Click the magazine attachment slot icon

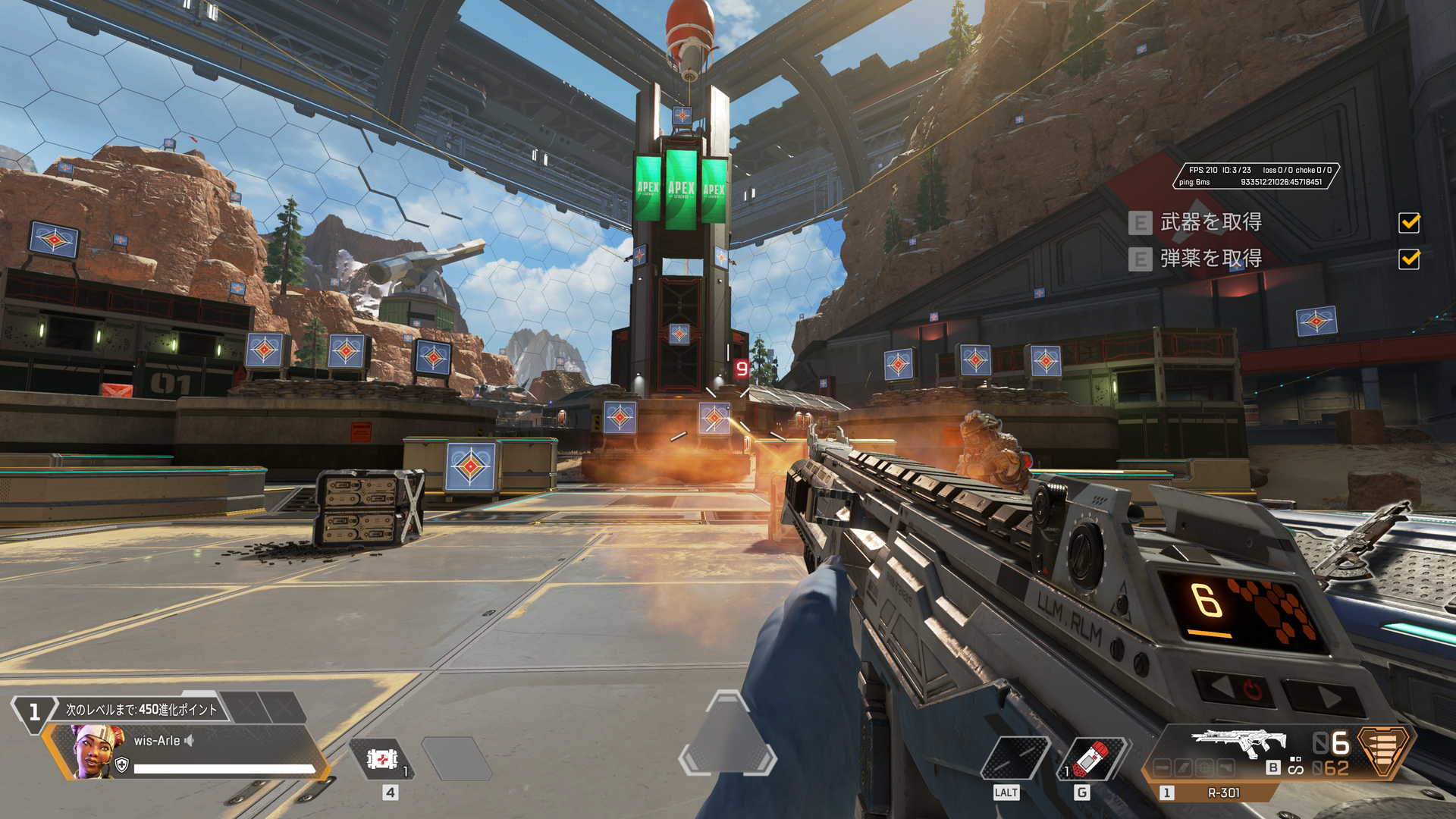1181,767
